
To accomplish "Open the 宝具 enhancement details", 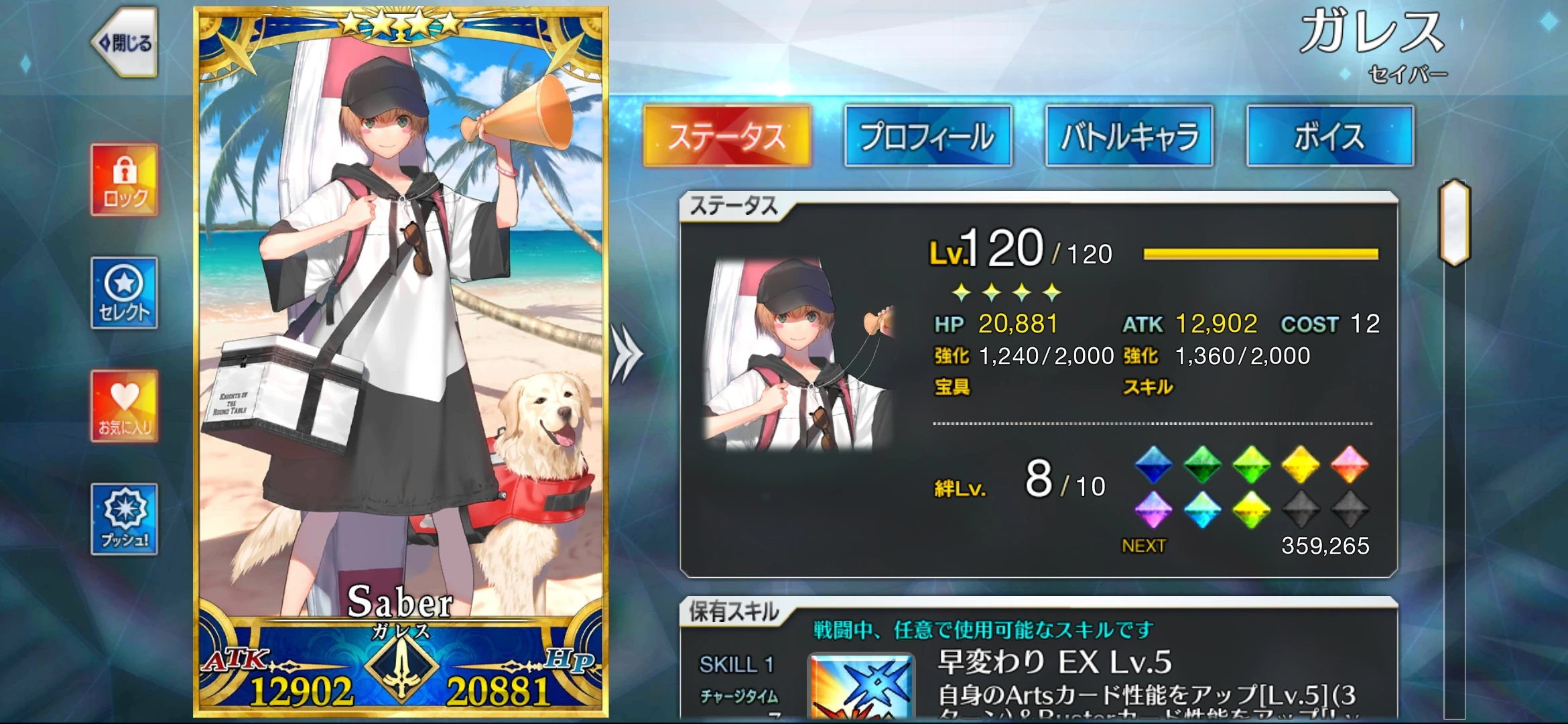I will tap(952, 387).
